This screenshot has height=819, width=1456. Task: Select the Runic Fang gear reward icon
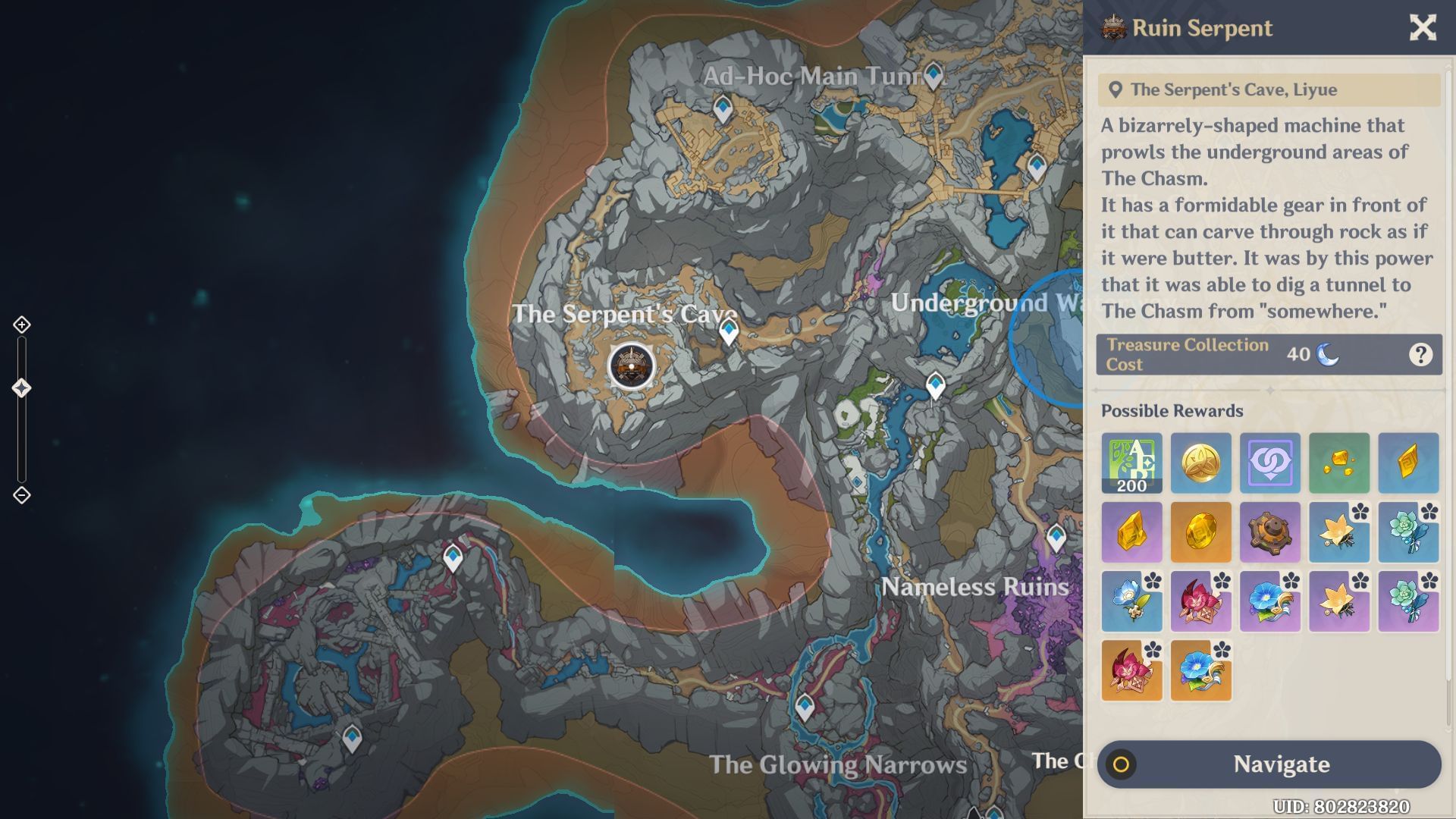(1270, 532)
